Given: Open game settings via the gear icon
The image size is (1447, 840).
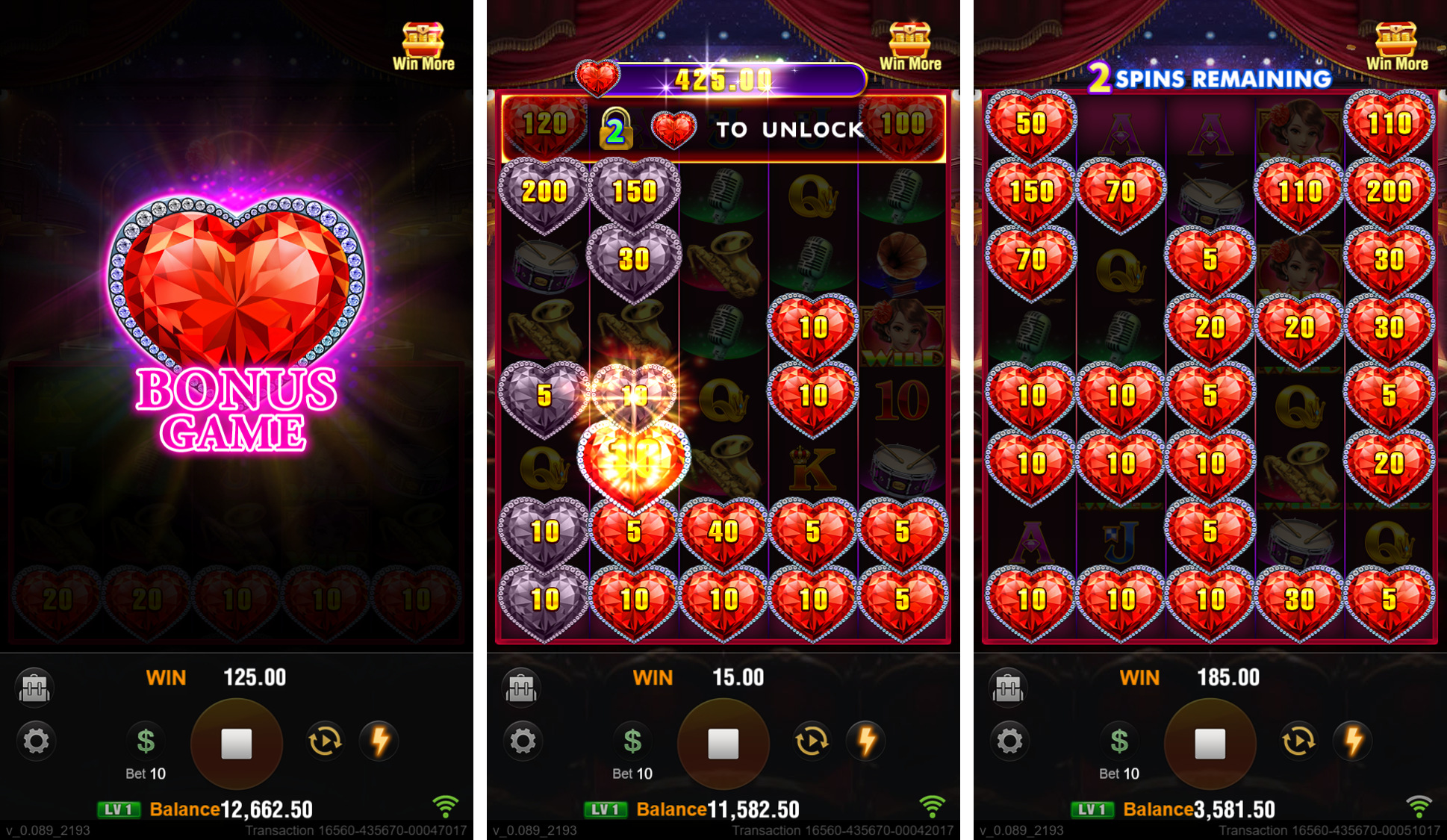Looking at the screenshot, I should point(36,741).
